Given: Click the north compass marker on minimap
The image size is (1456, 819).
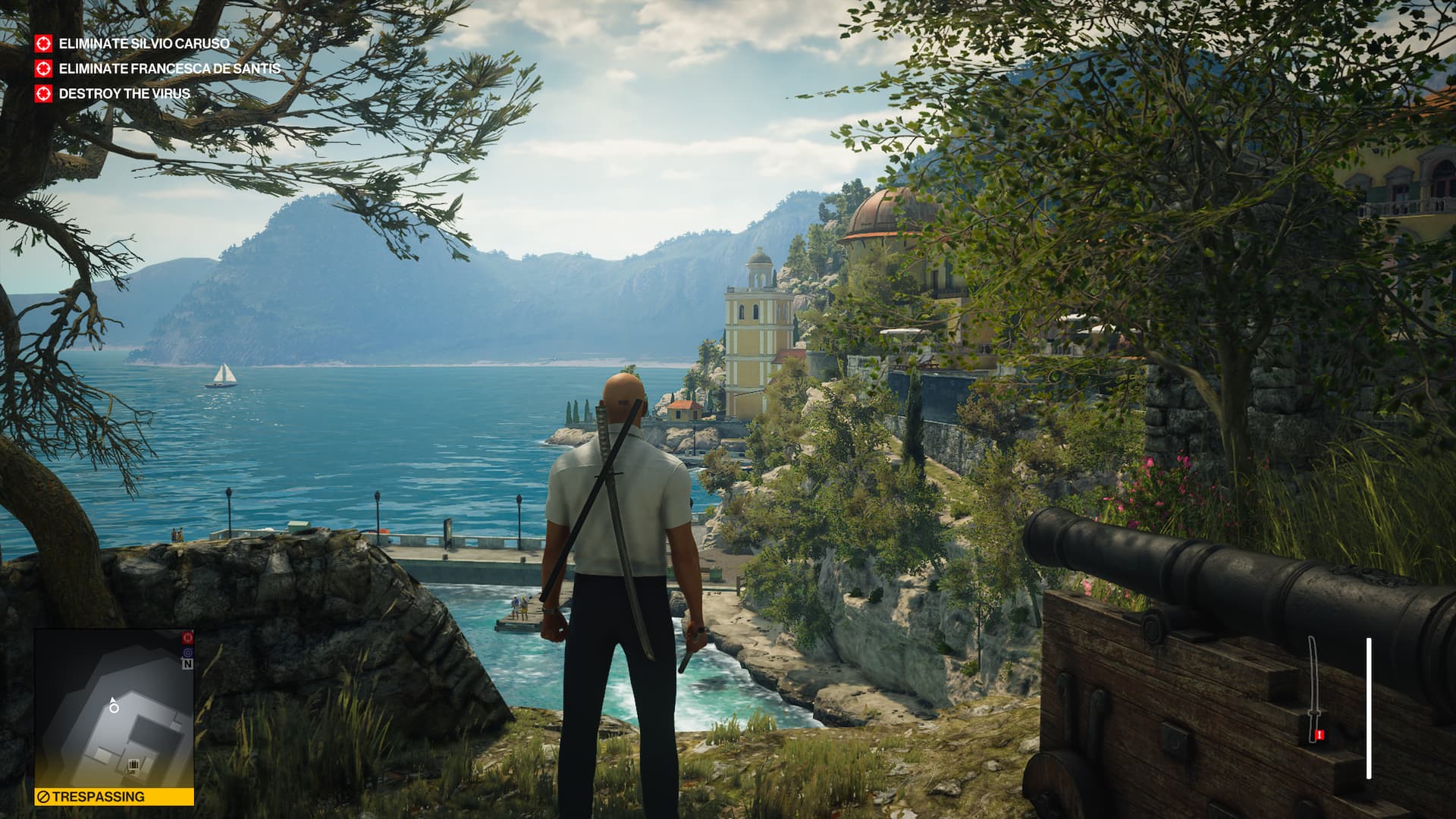Looking at the screenshot, I should click(x=187, y=664).
